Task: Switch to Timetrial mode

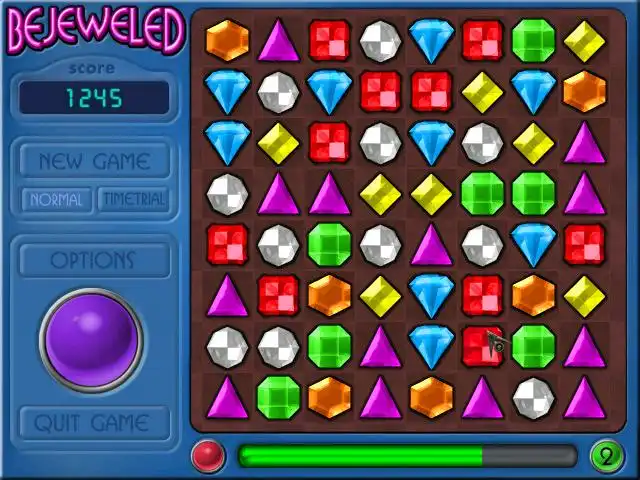Action: [133, 199]
